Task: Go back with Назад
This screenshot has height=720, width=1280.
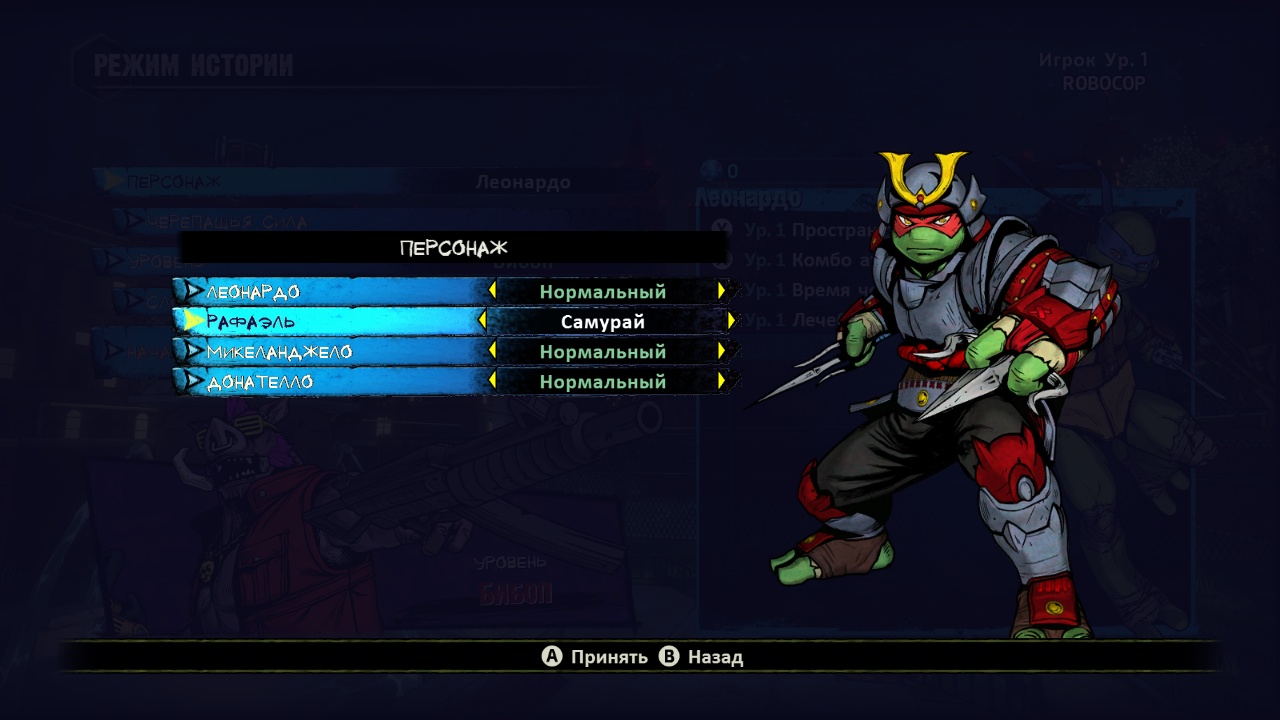Action: point(702,657)
